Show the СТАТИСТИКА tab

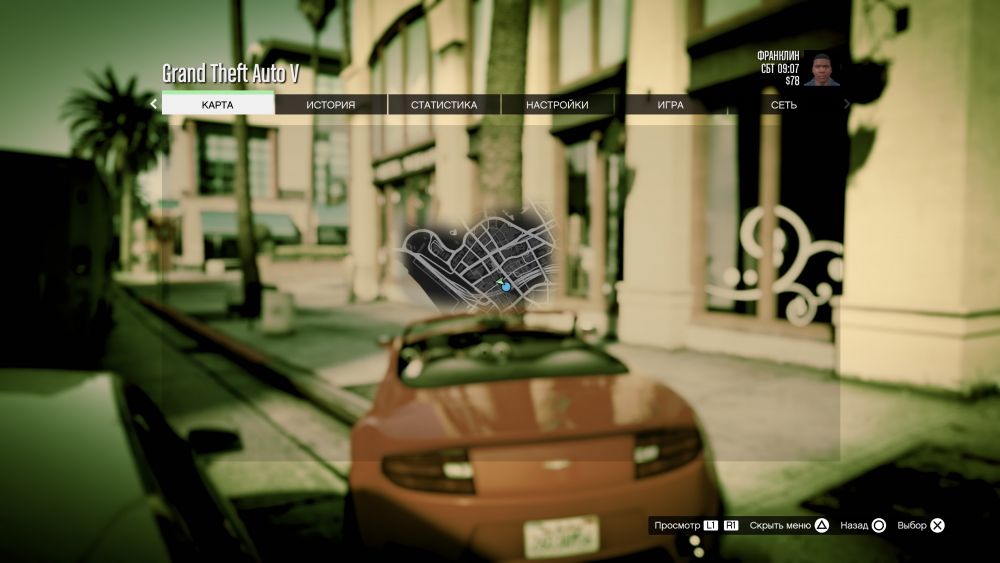click(x=444, y=104)
